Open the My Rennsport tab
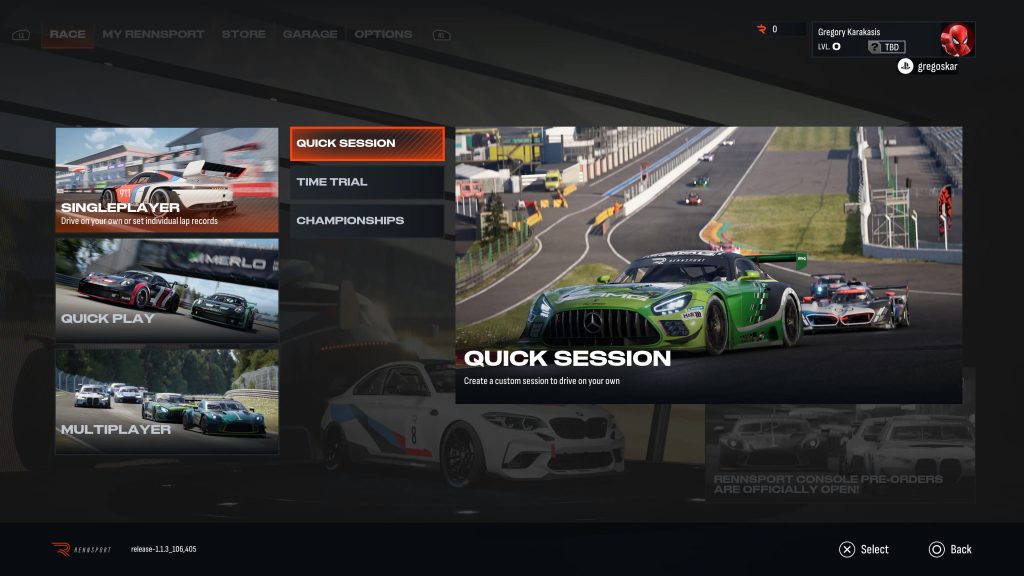The height and width of the screenshot is (576, 1024). (x=153, y=34)
